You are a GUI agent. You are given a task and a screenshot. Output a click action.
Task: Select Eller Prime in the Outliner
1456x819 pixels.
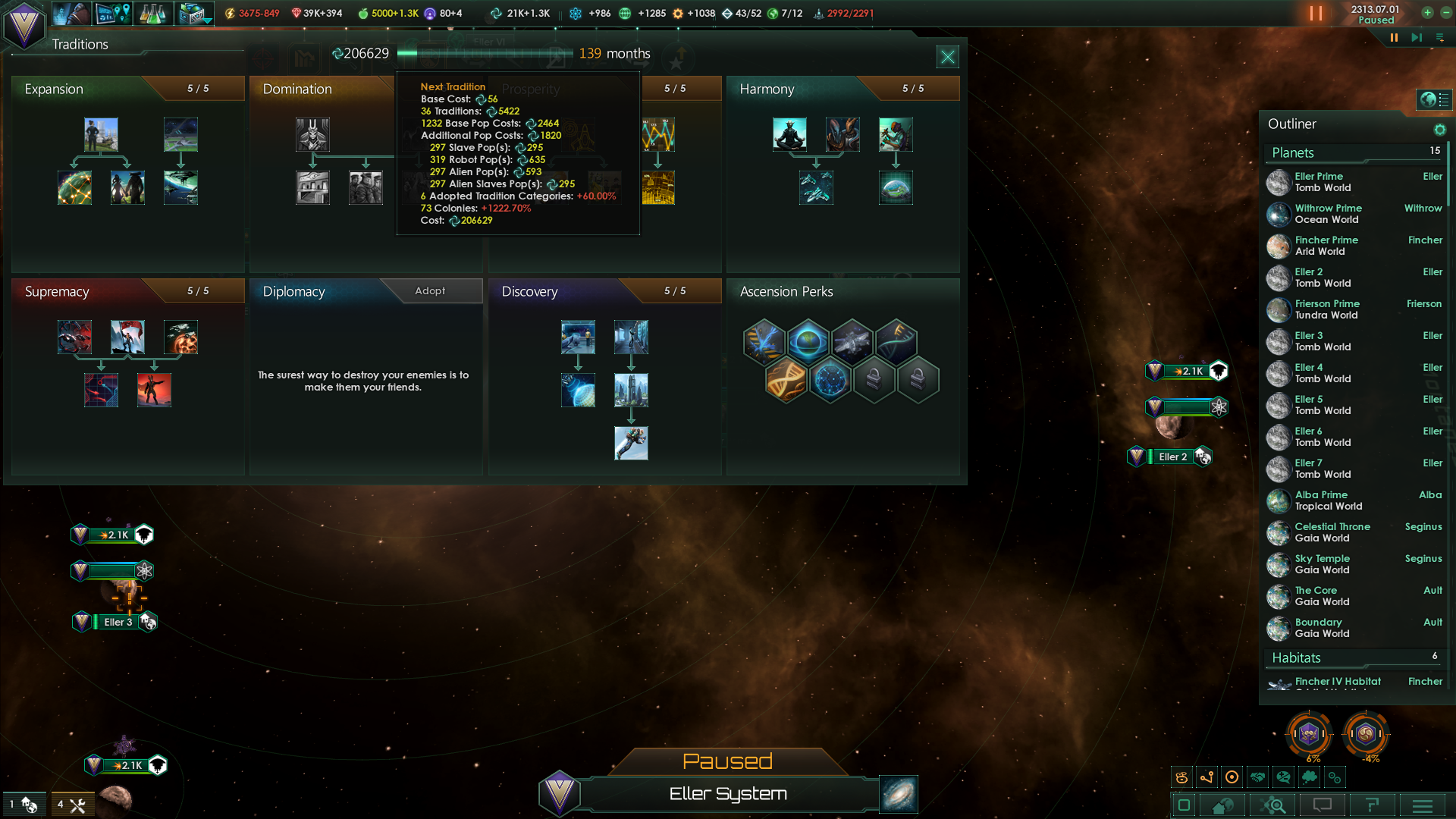[1318, 182]
